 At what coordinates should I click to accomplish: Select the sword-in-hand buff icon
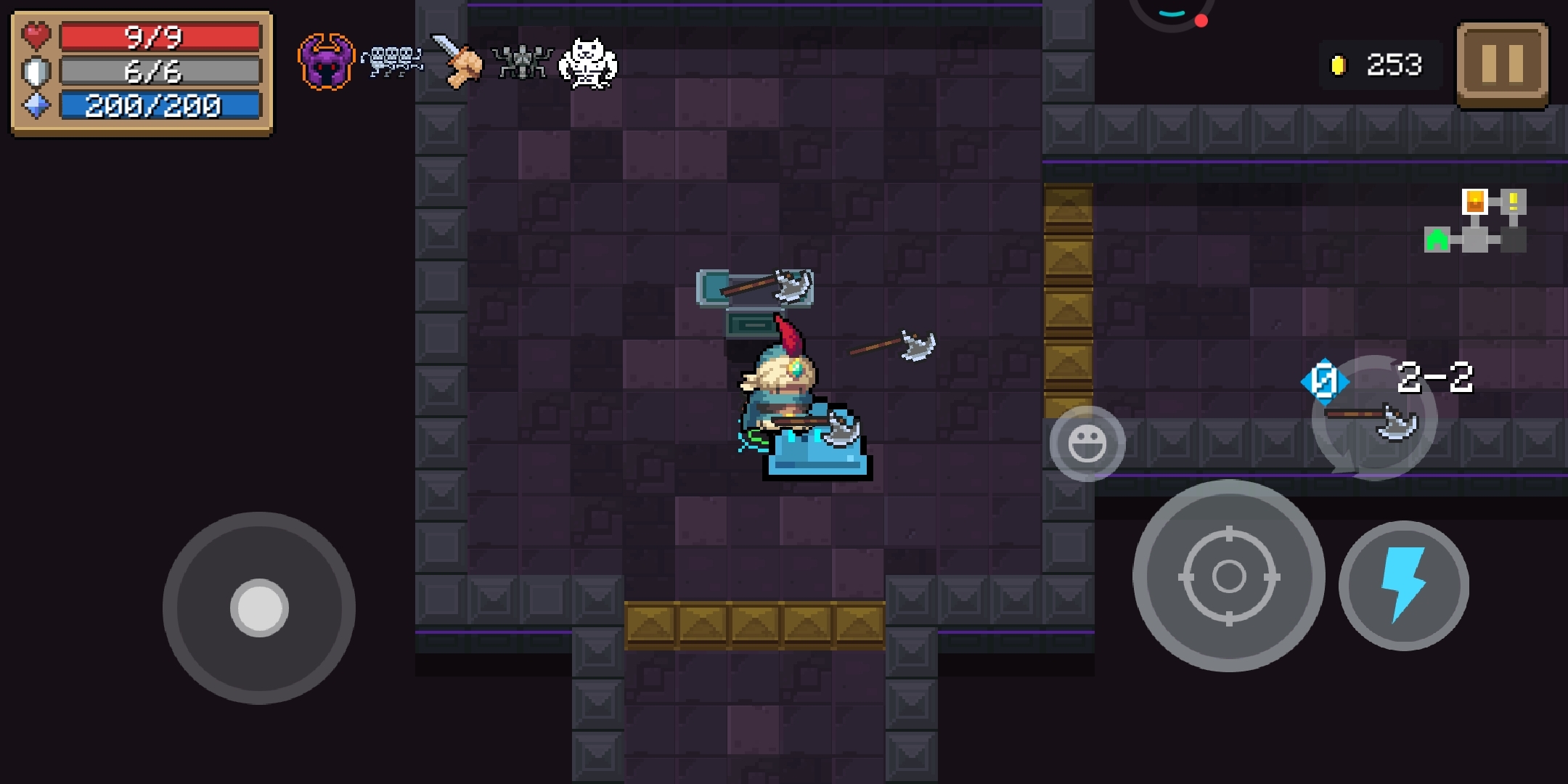(457, 61)
